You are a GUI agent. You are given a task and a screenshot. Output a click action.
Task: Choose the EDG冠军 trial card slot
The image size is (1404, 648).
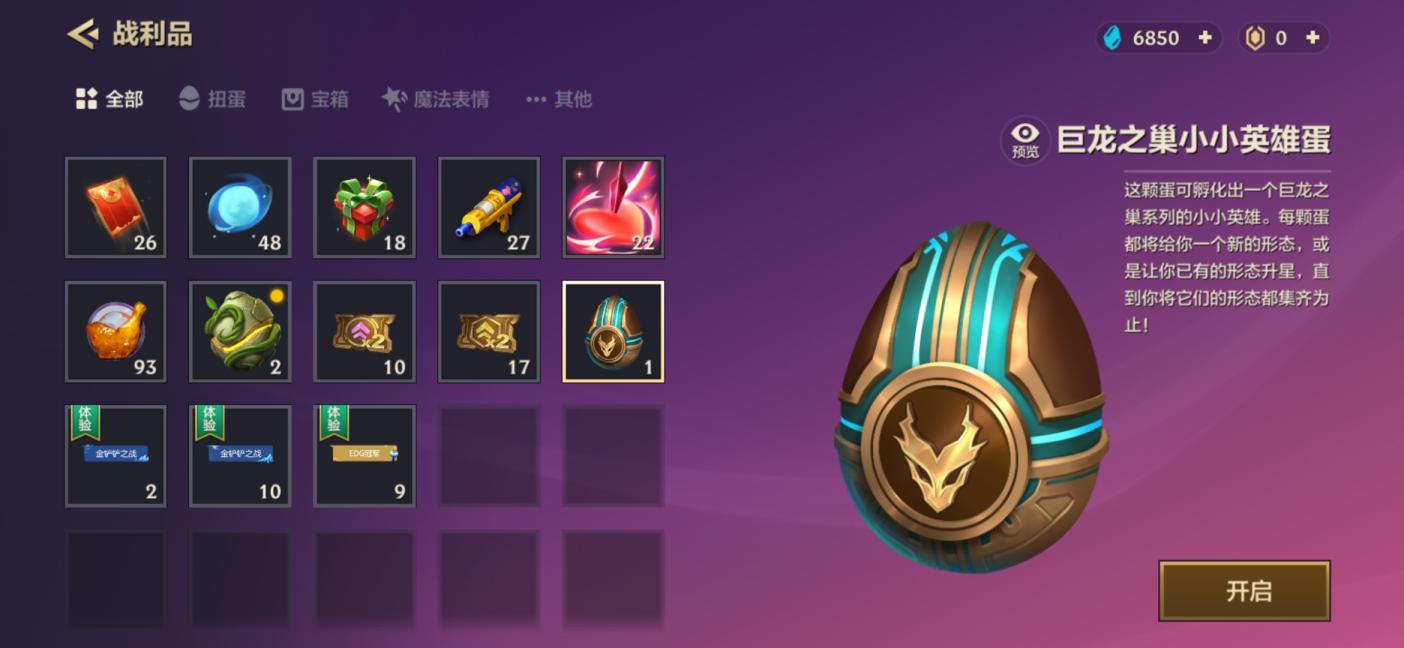coord(364,455)
